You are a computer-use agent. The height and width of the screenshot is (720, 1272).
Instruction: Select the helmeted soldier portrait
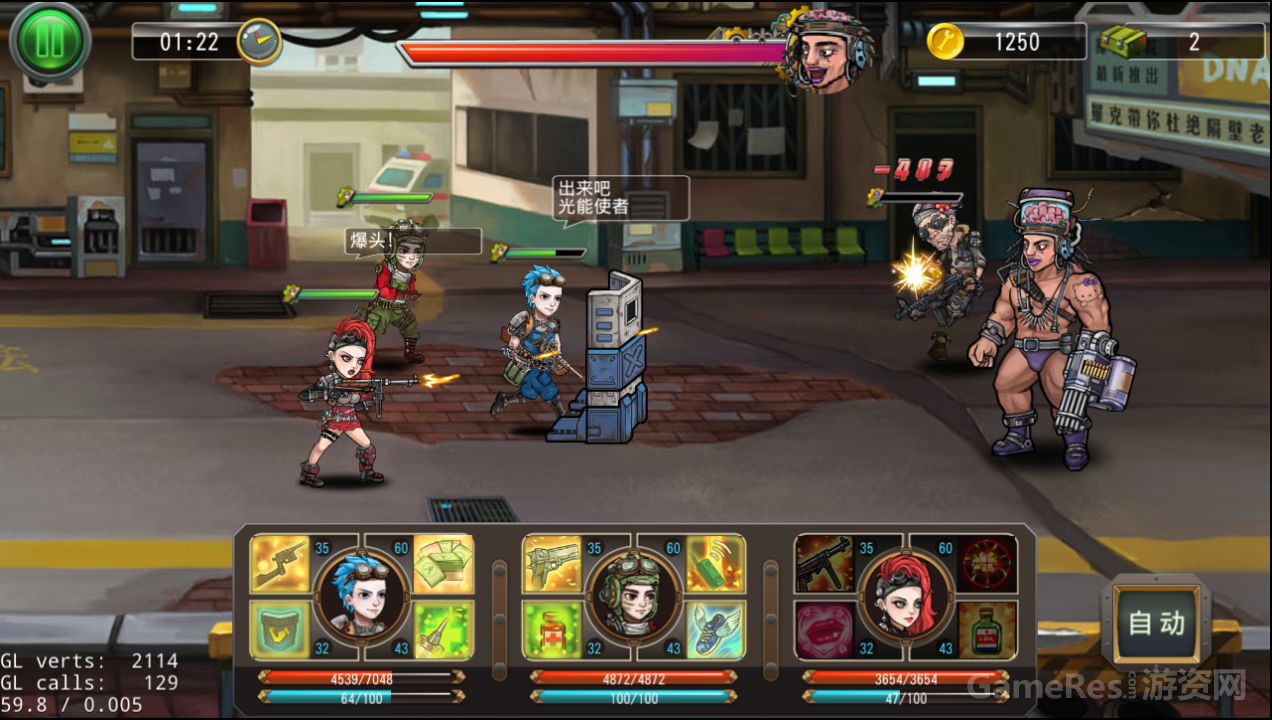pyautogui.click(x=633, y=594)
